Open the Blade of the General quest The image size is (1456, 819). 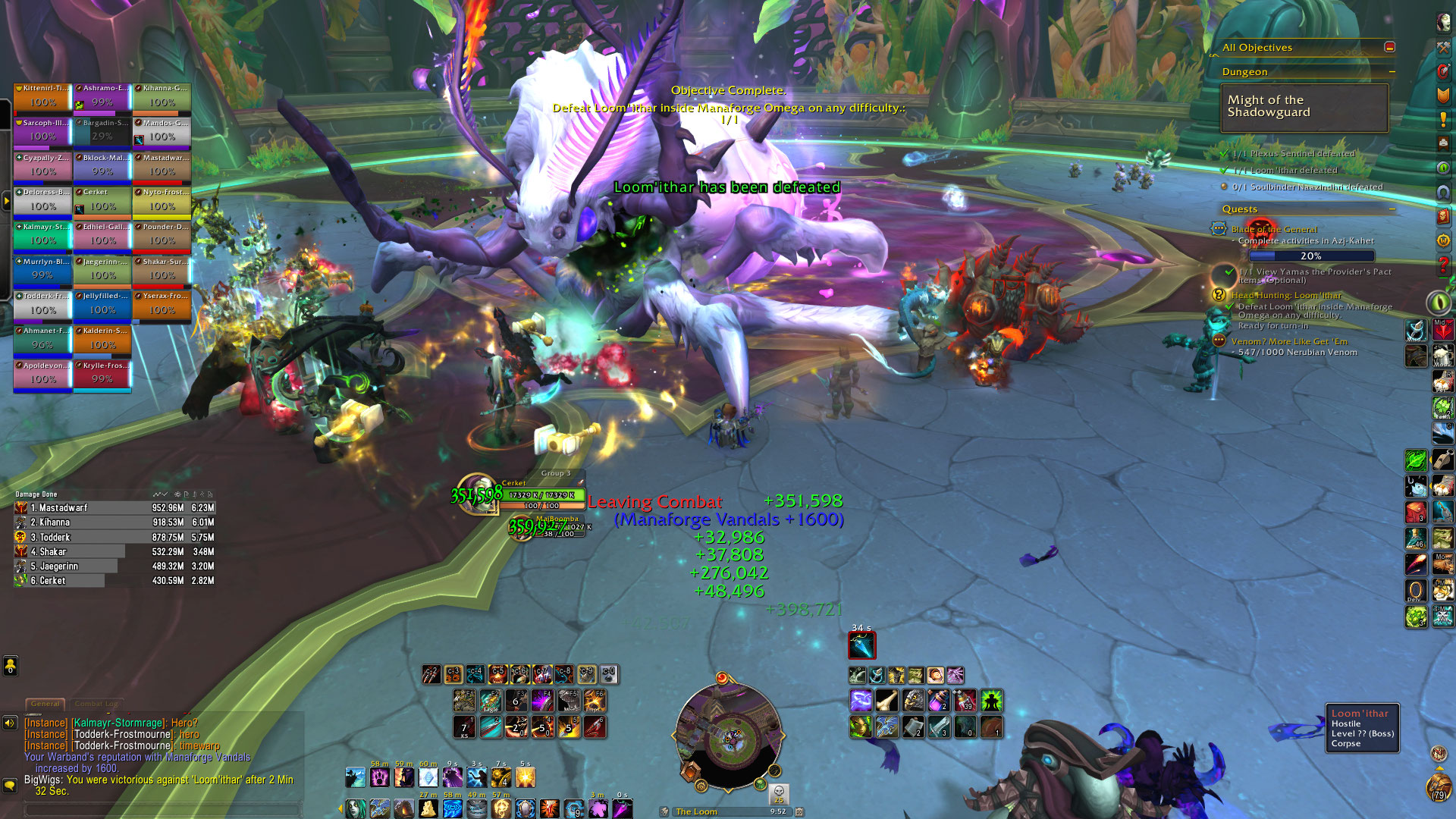[1274, 229]
